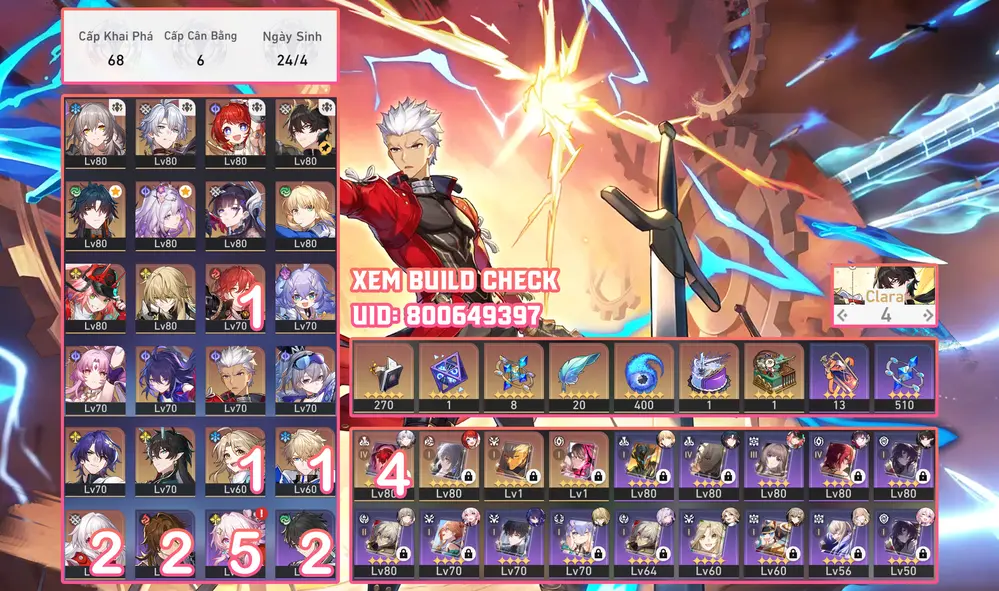
Task: Click the left arrow beside Clara count
Action: tap(843, 315)
